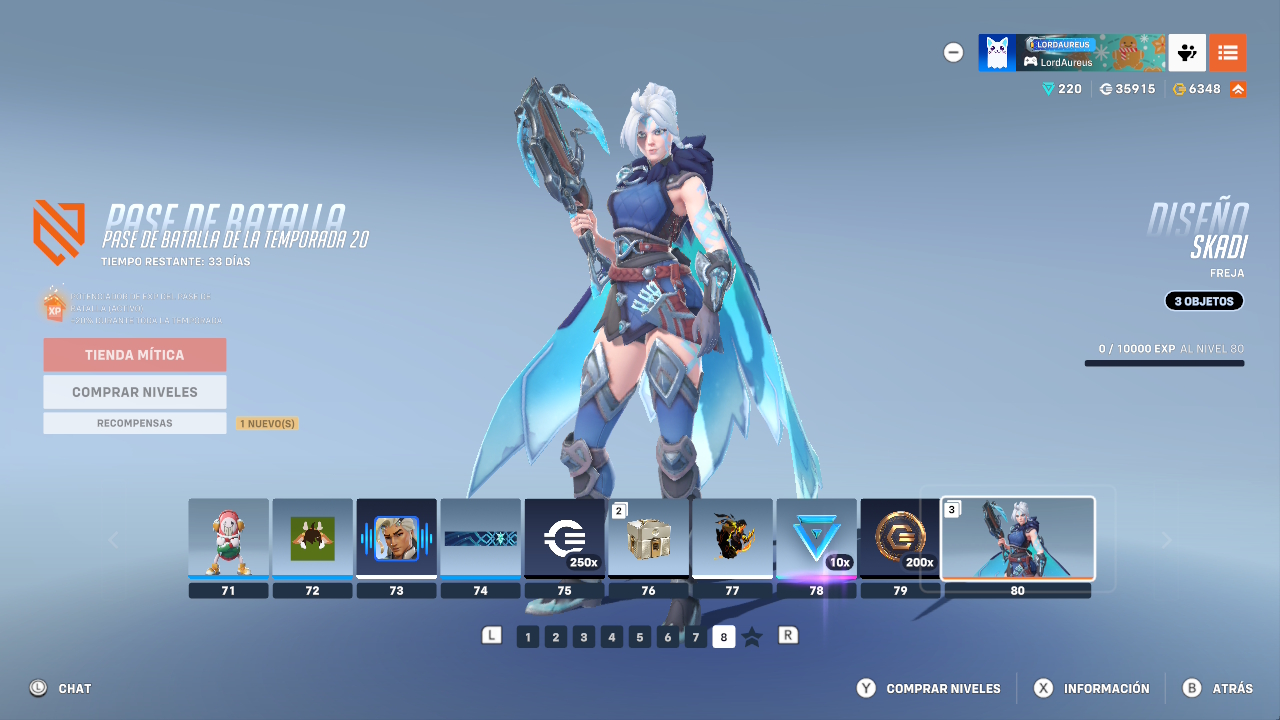
Task: Switch to battle pass page 1
Action: pyautogui.click(x=527, y=636)
